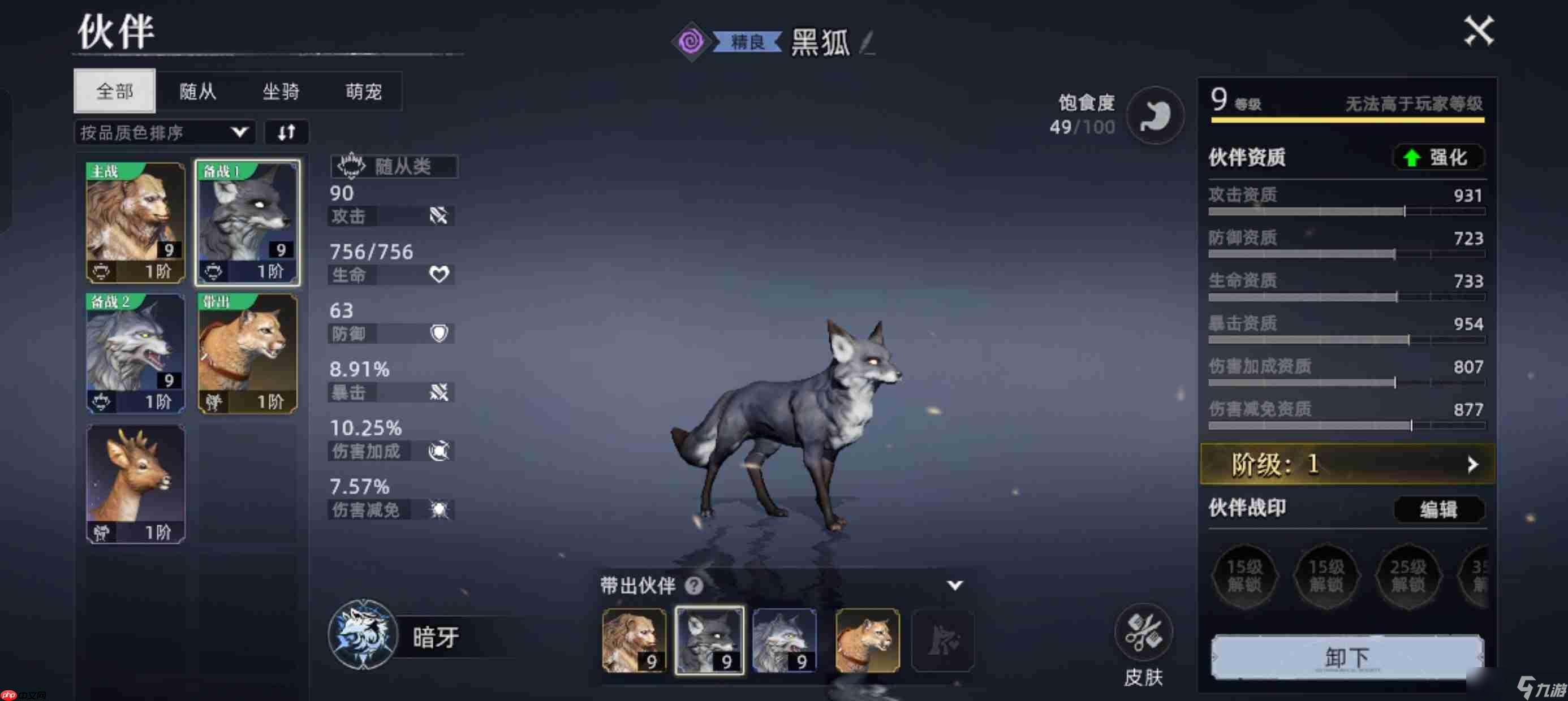
Task: Switch to the 坐骑 tab
Action: coord(280,92)
